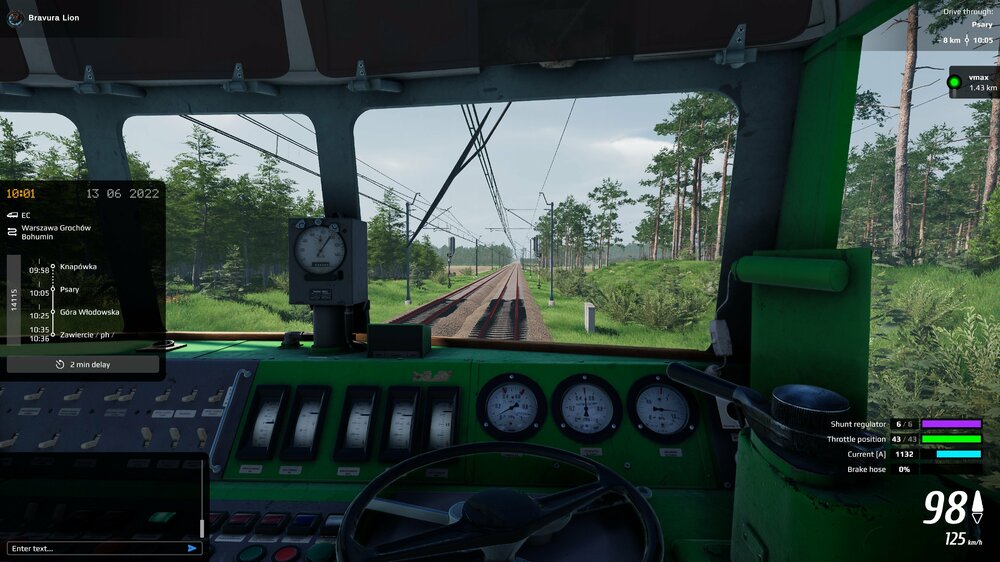
Task: Select the Psary stop in the timetable
Action: [70, 290]
